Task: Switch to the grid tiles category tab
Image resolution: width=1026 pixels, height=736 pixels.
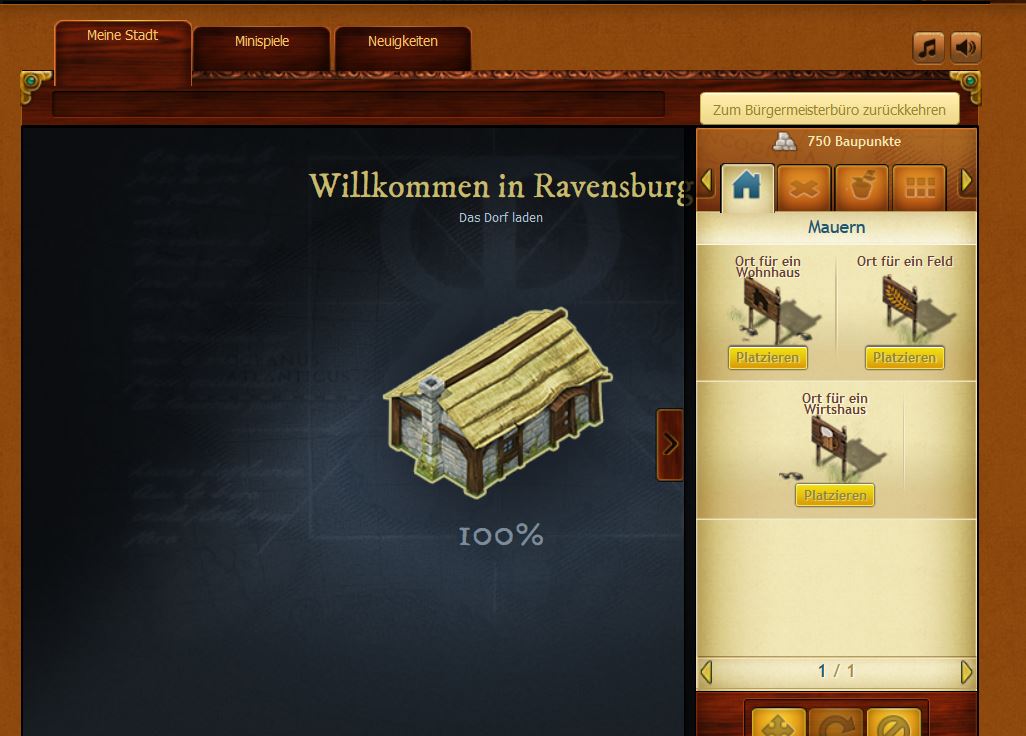Action: coord(918,187)
